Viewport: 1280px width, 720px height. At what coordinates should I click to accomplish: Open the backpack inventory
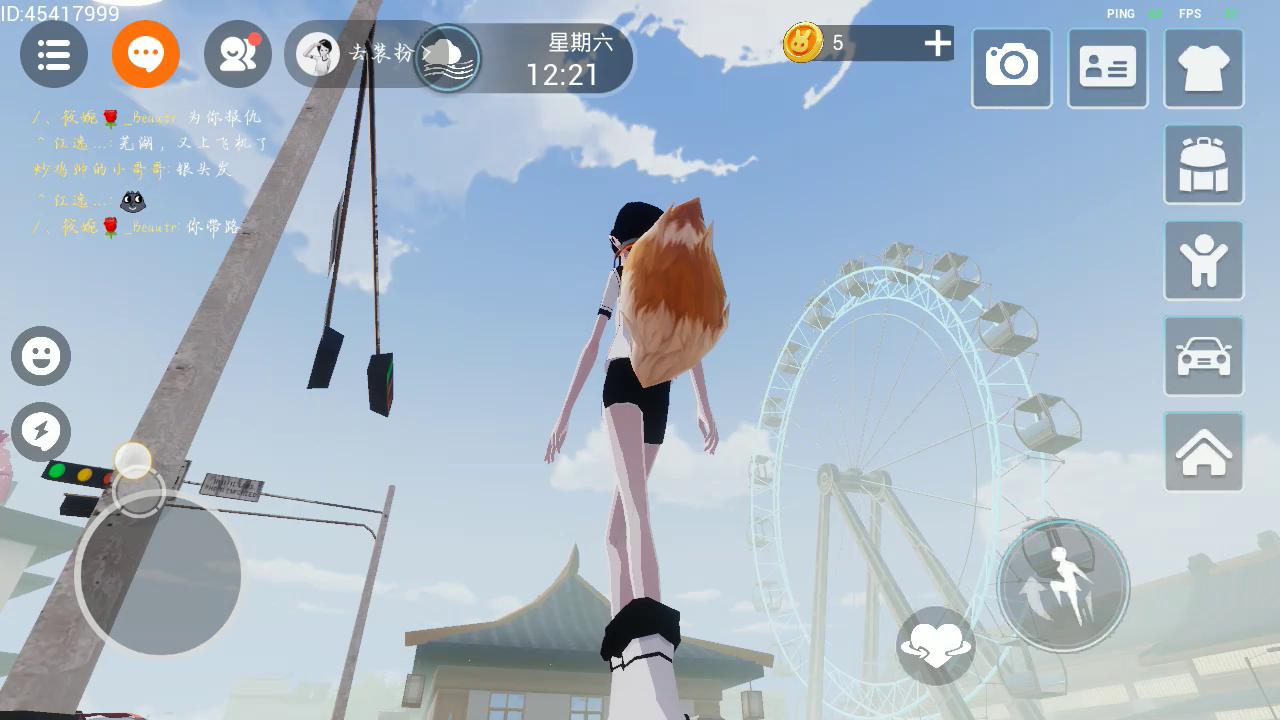point(1204,164)
